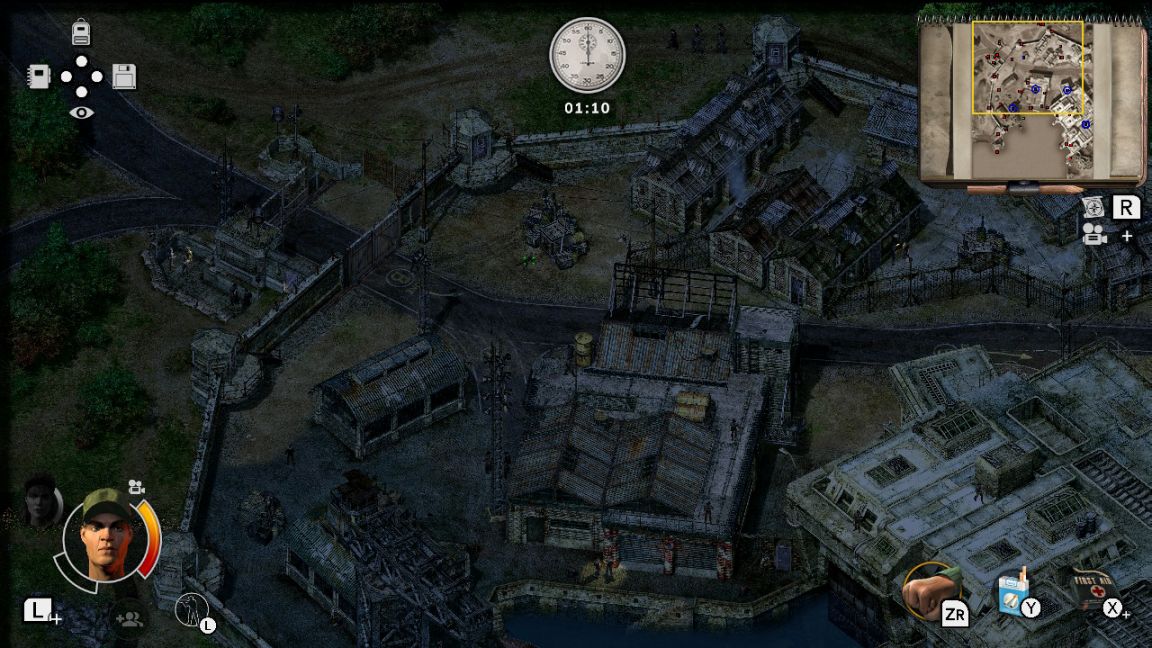Open the compass map icon
The image size is (1152, 648).
pyautogui.click(x=1093, y=208)
